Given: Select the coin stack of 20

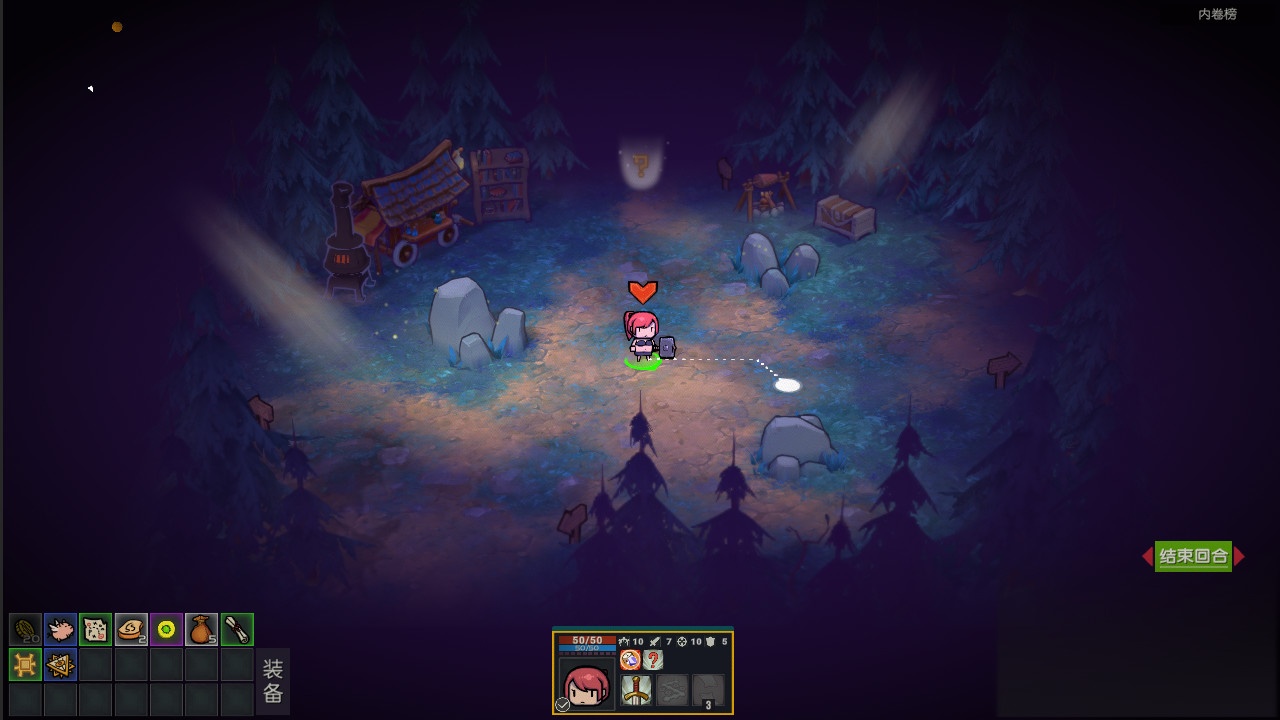Looking at the screenshot, I should [x=26, y=629].
